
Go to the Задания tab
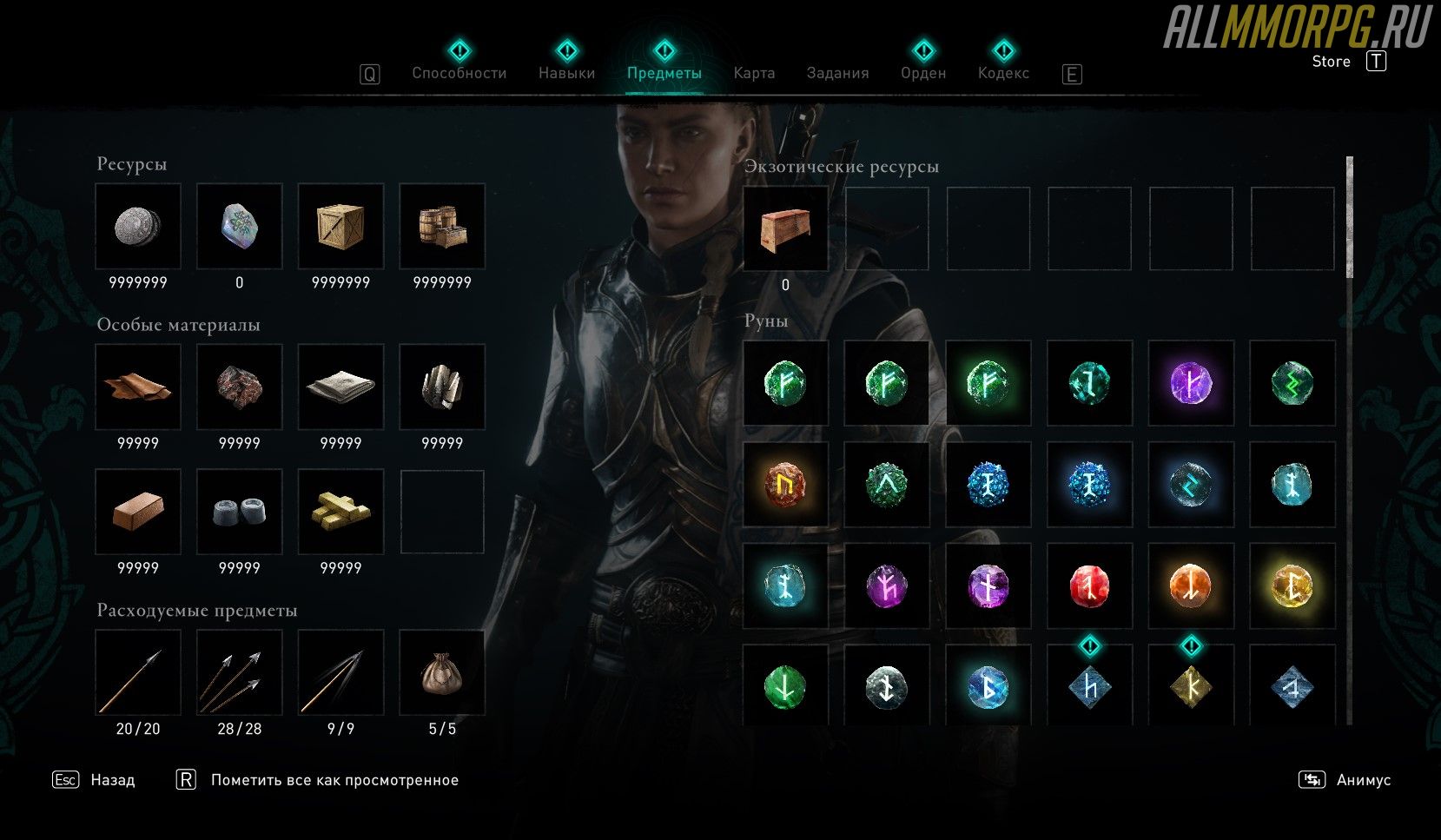[837, 73]
